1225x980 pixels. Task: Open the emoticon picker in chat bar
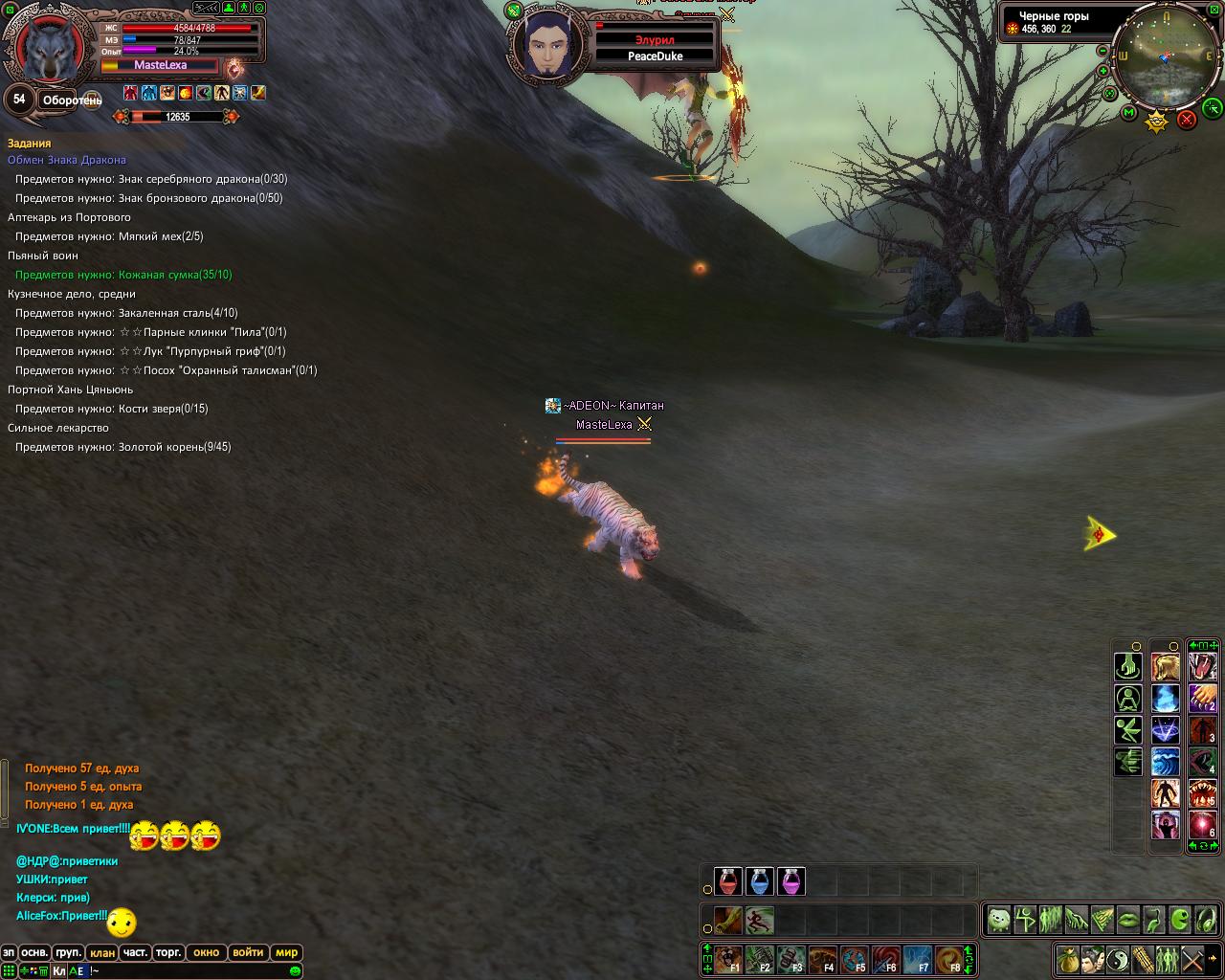pos(295,971)
